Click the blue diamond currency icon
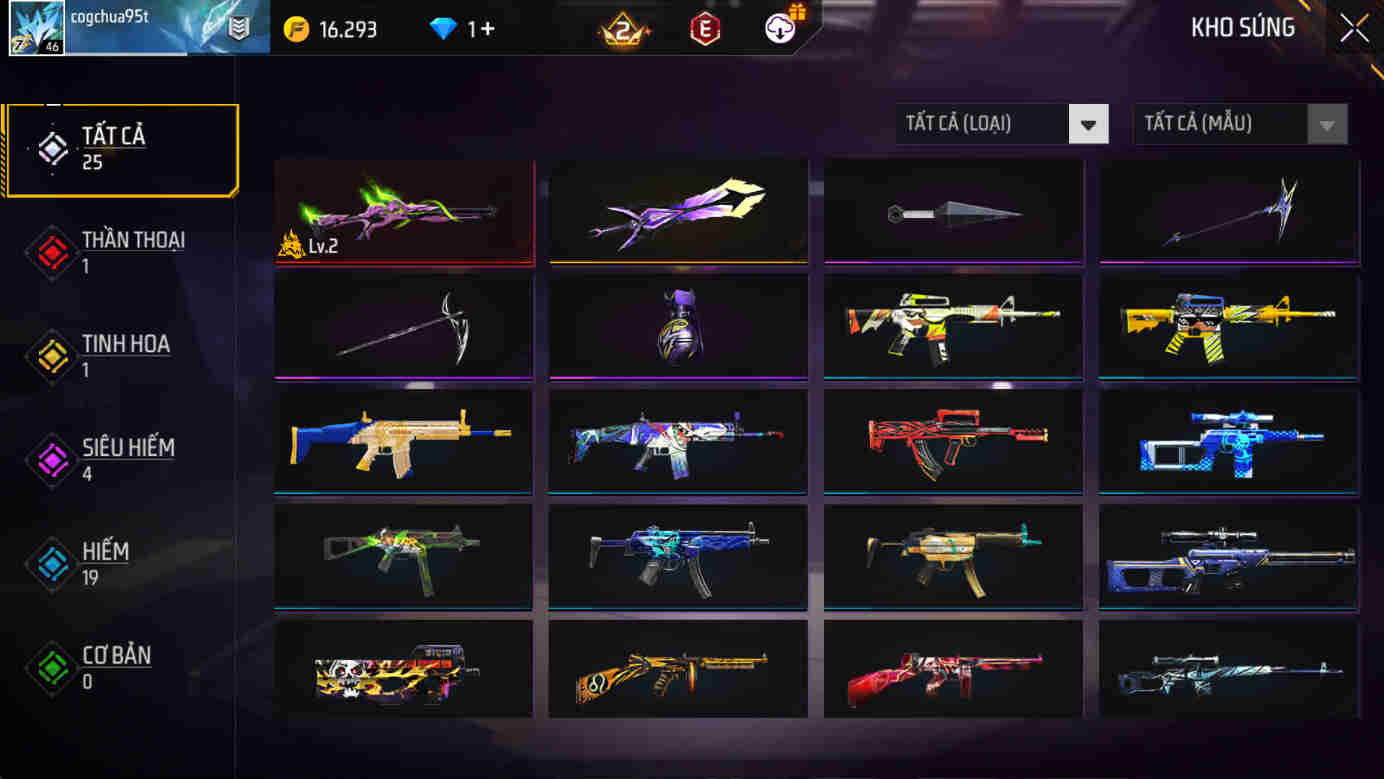 click(441, 27)
